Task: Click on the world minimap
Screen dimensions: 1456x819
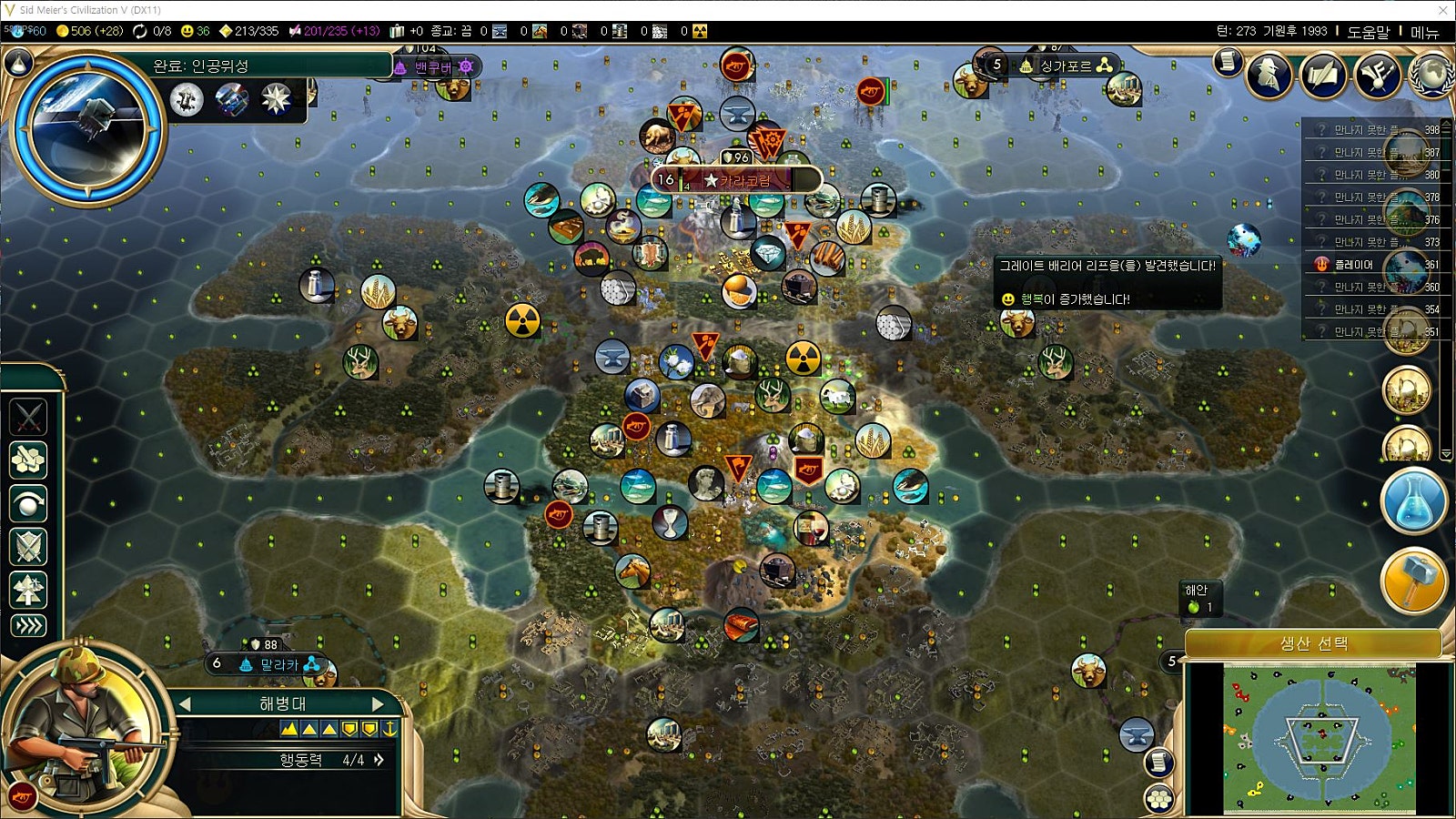Action: 1319,738
